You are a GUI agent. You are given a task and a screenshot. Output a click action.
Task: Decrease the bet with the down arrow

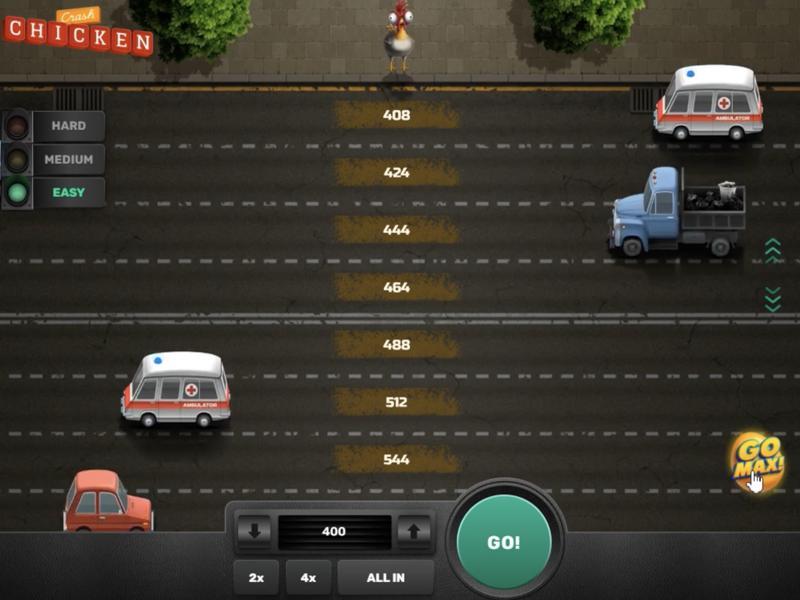click(x=254, y=531)
